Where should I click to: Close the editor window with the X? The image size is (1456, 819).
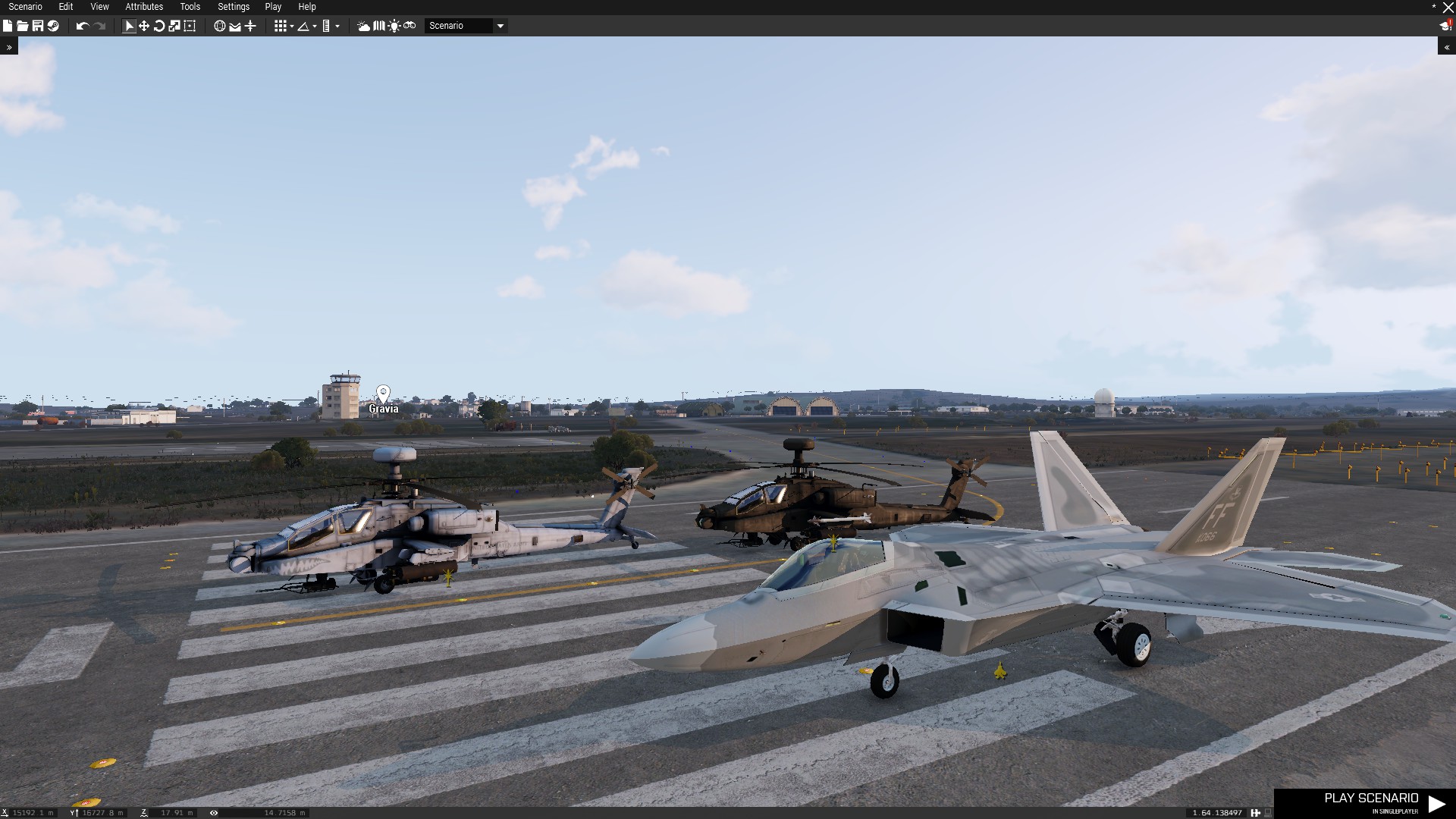(x=1448, y=8)
